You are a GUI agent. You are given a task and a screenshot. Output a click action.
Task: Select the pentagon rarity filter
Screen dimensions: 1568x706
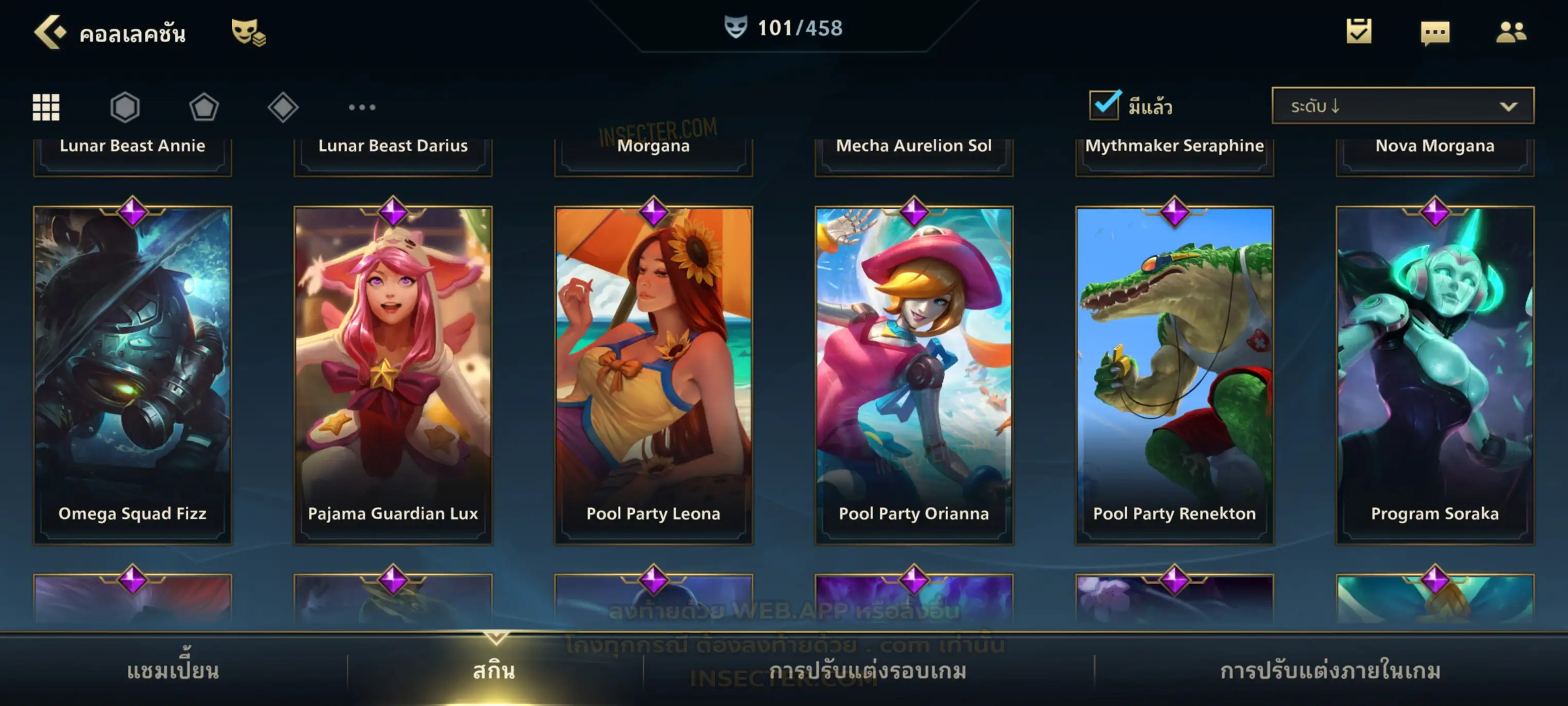click(x=204, y=107)
